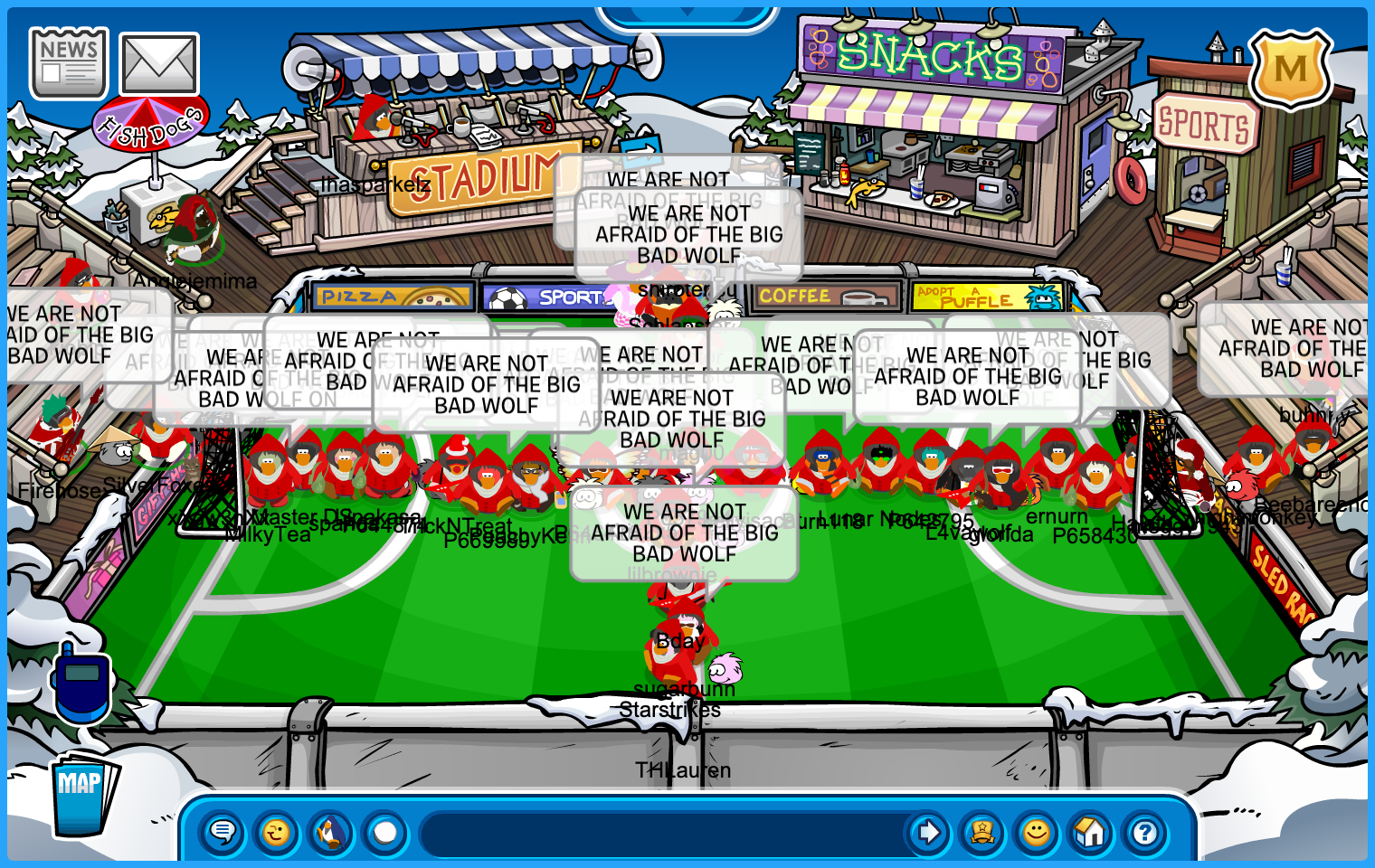The height and width of the screenshot is (868, 1375).
Task: Open the island Map
Action: (83, 793)
